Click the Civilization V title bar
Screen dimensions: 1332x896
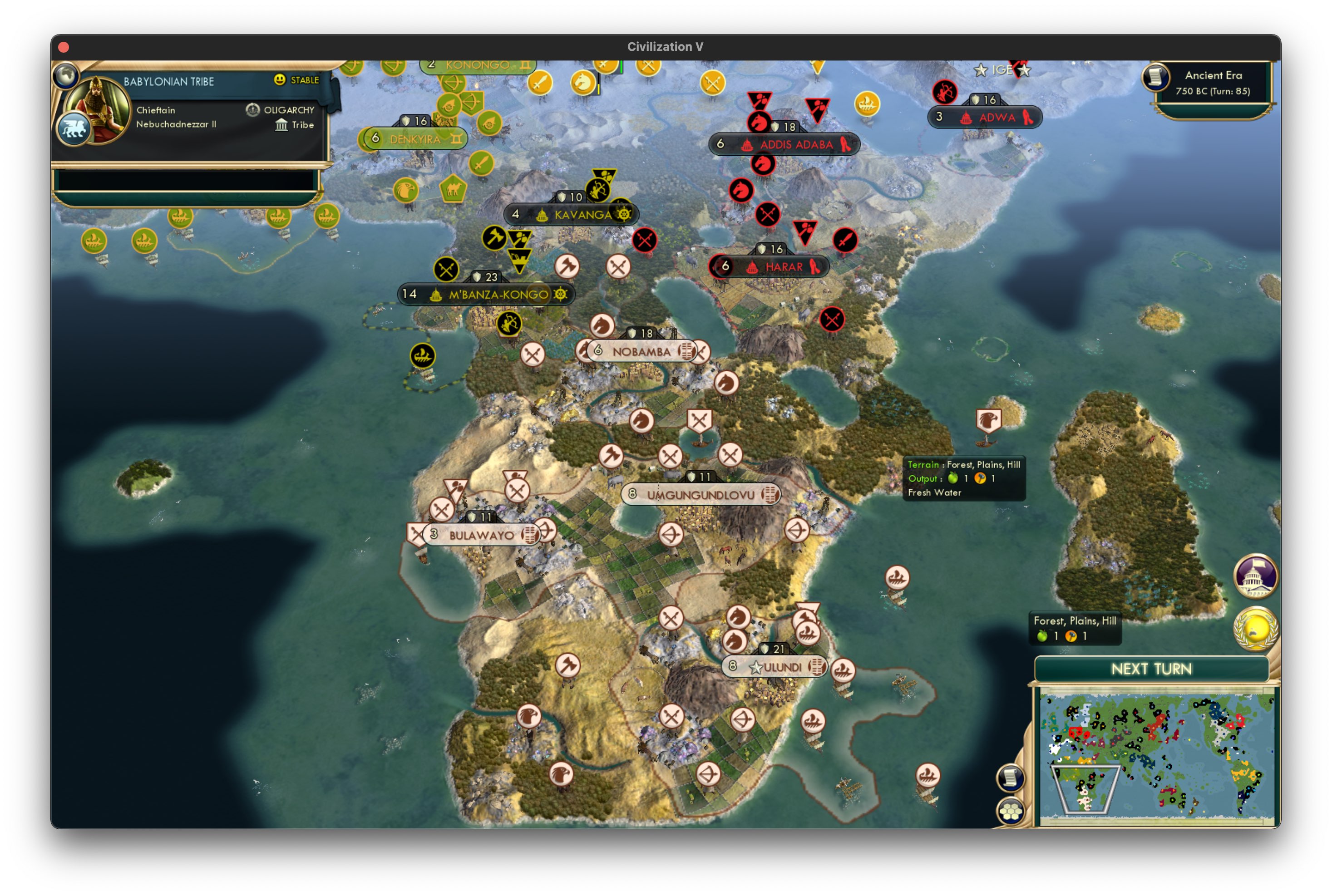pos(666,47)
